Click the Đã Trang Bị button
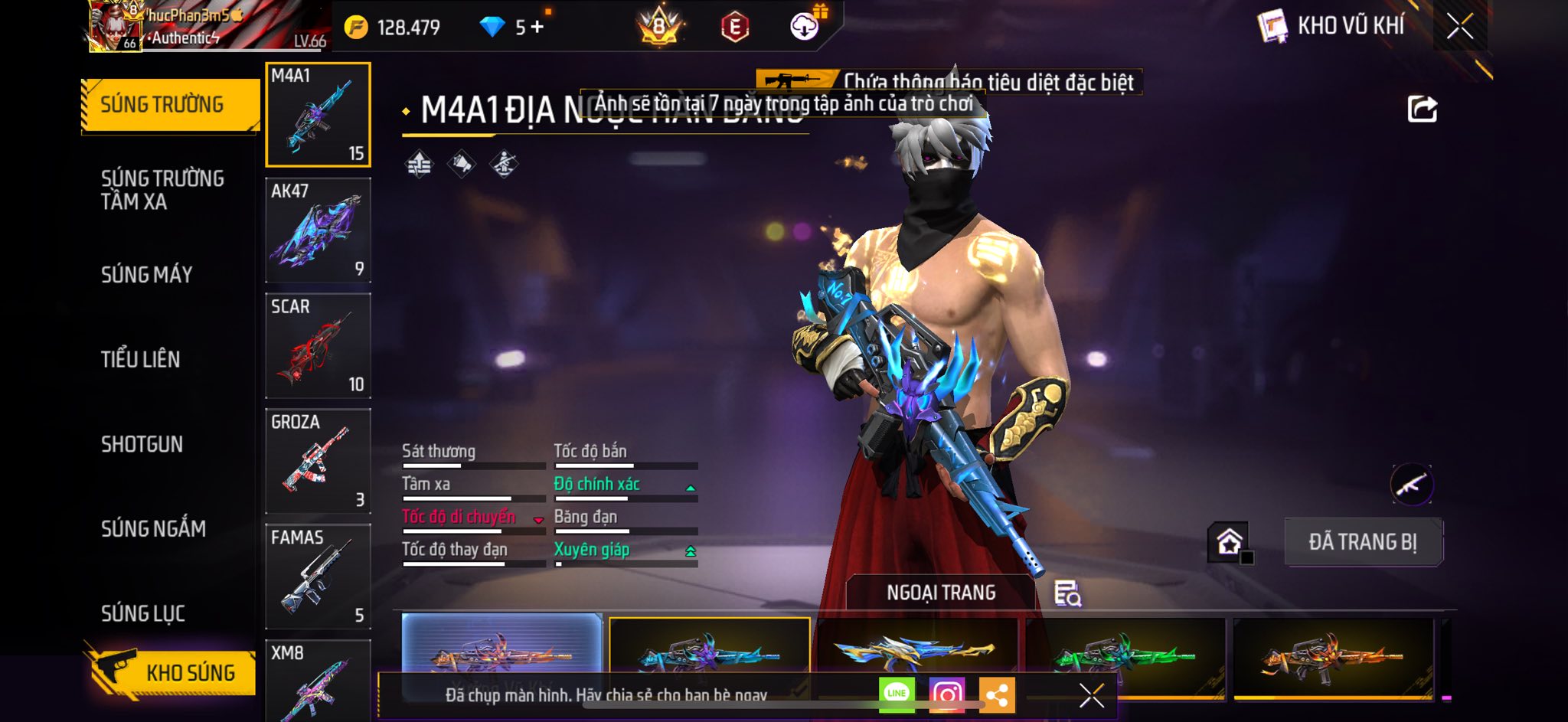This screenshot has width=1568, height=722. (1363, 542)
